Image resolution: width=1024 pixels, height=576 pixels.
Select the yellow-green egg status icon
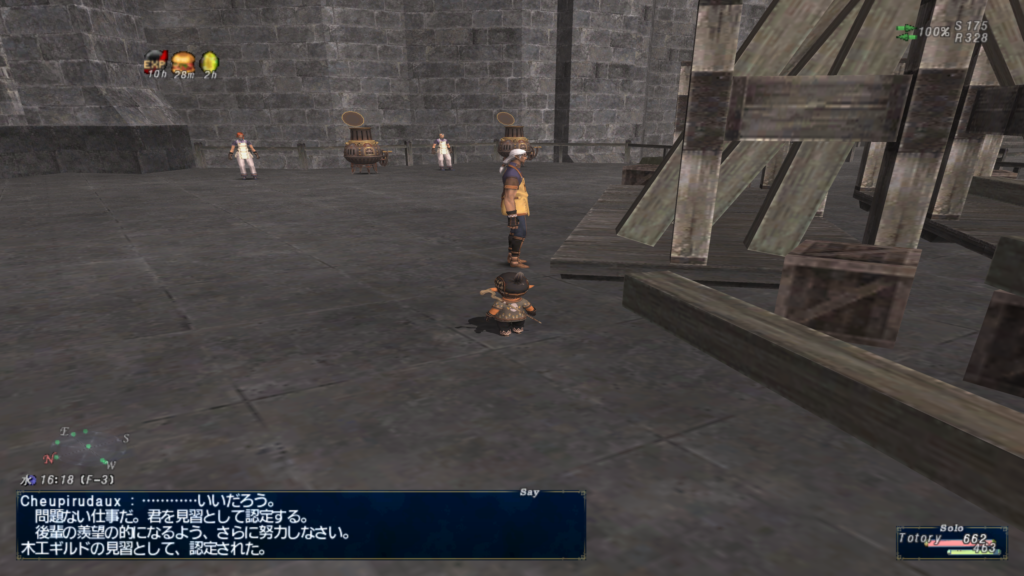click(208, 62)
